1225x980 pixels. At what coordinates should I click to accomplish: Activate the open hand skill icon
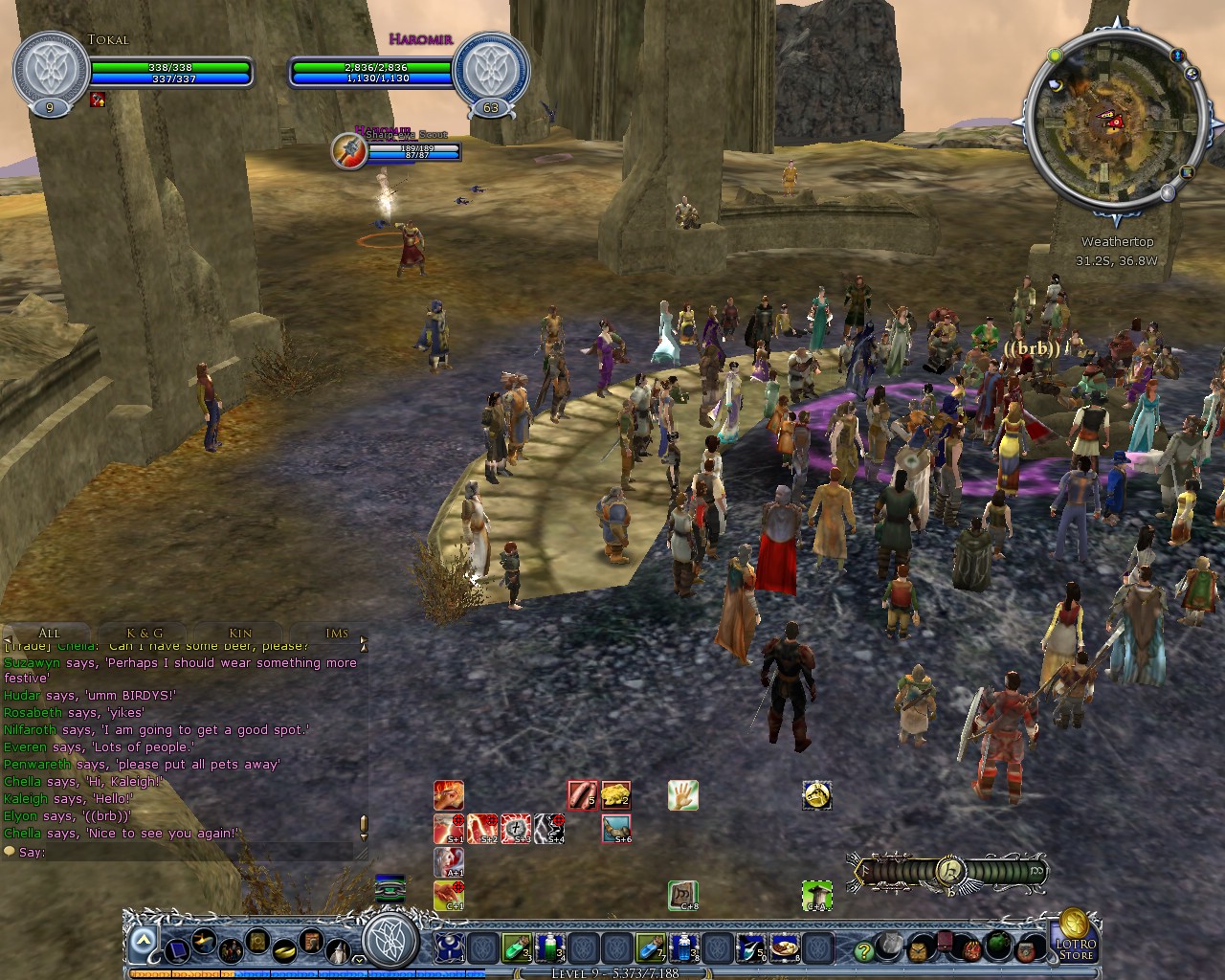click(682, 794)
